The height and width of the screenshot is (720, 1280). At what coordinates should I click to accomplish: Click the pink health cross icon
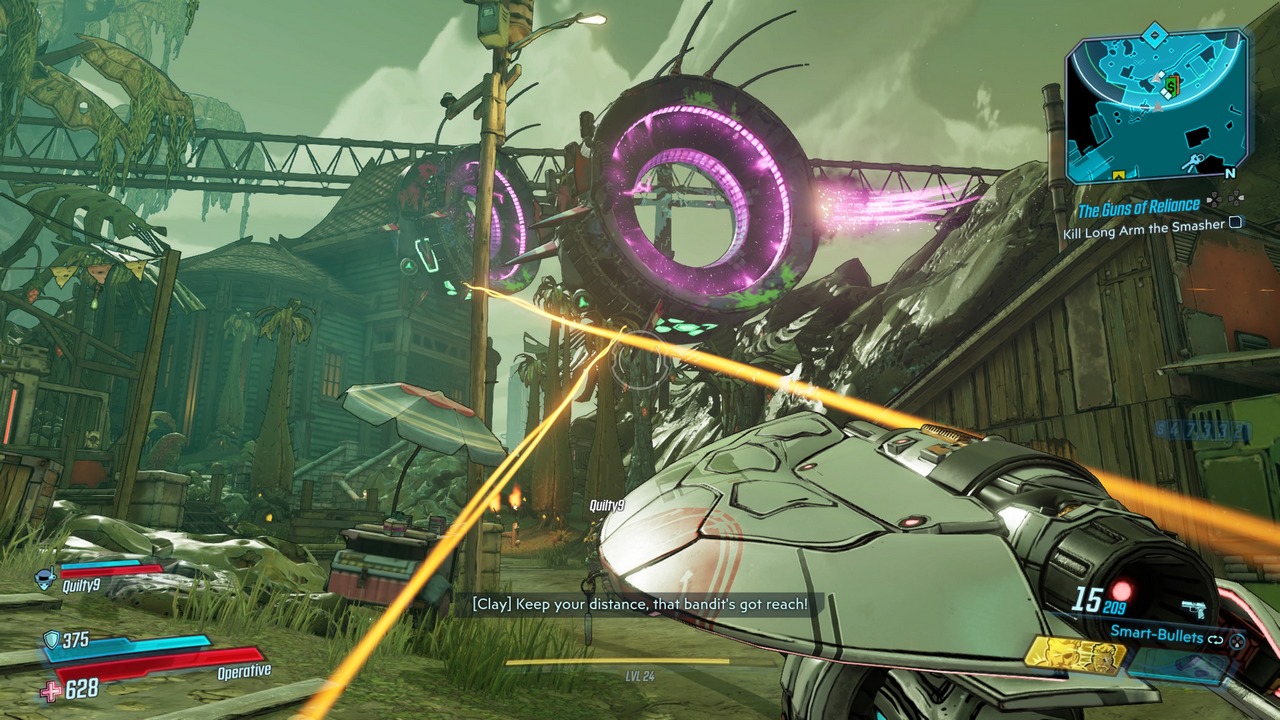52,690
